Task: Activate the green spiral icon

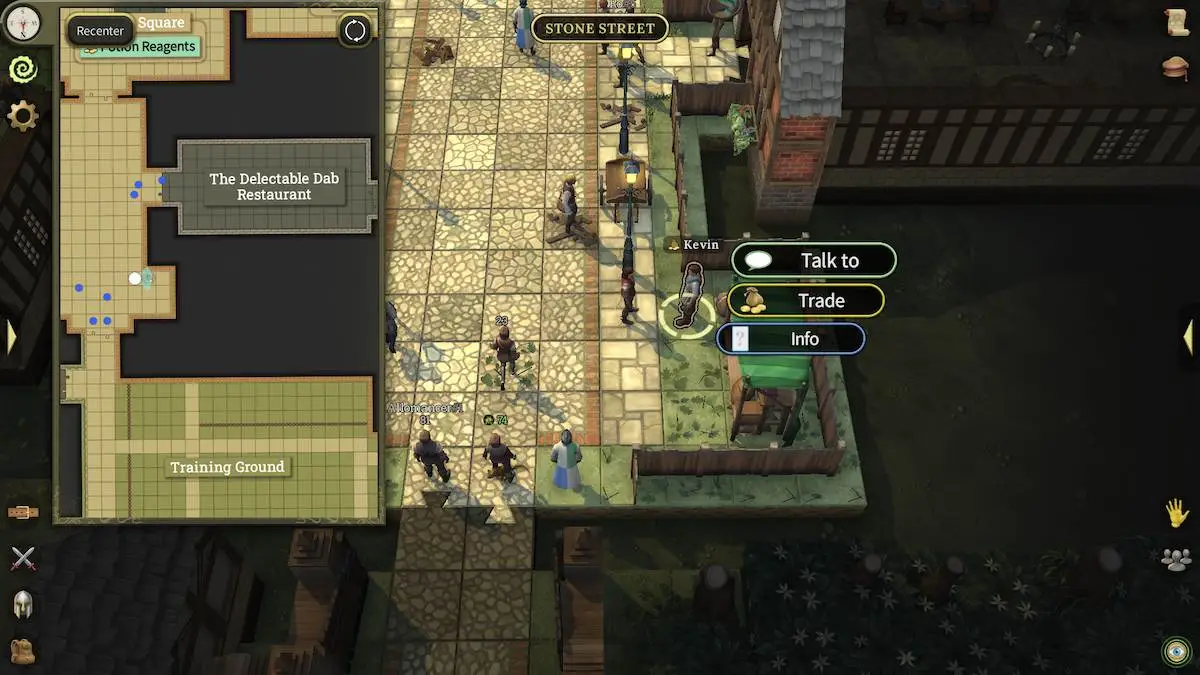Action: tap(22, 69)
